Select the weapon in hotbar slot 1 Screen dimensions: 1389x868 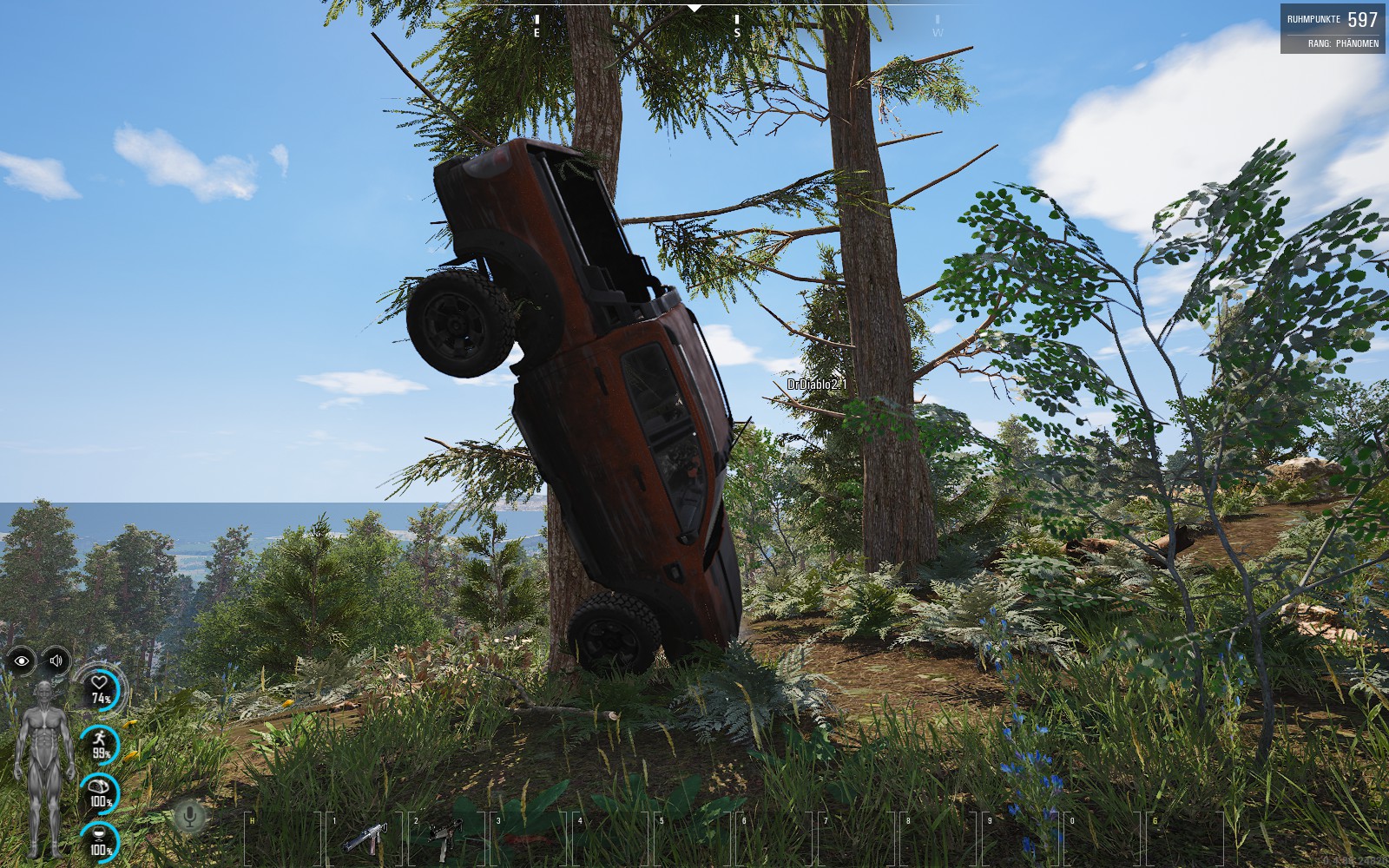click(x=365, y=838)
